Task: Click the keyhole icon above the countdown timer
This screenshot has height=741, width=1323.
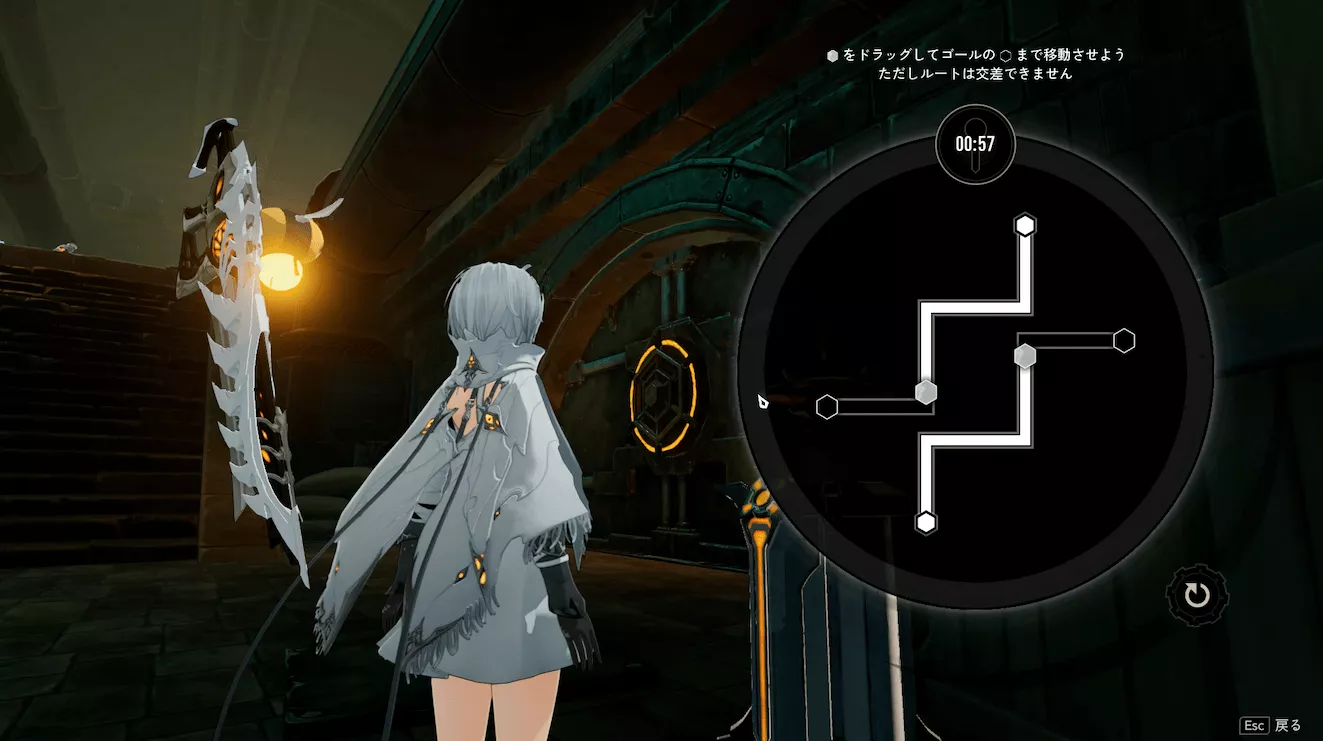Action: click(975, 125)
